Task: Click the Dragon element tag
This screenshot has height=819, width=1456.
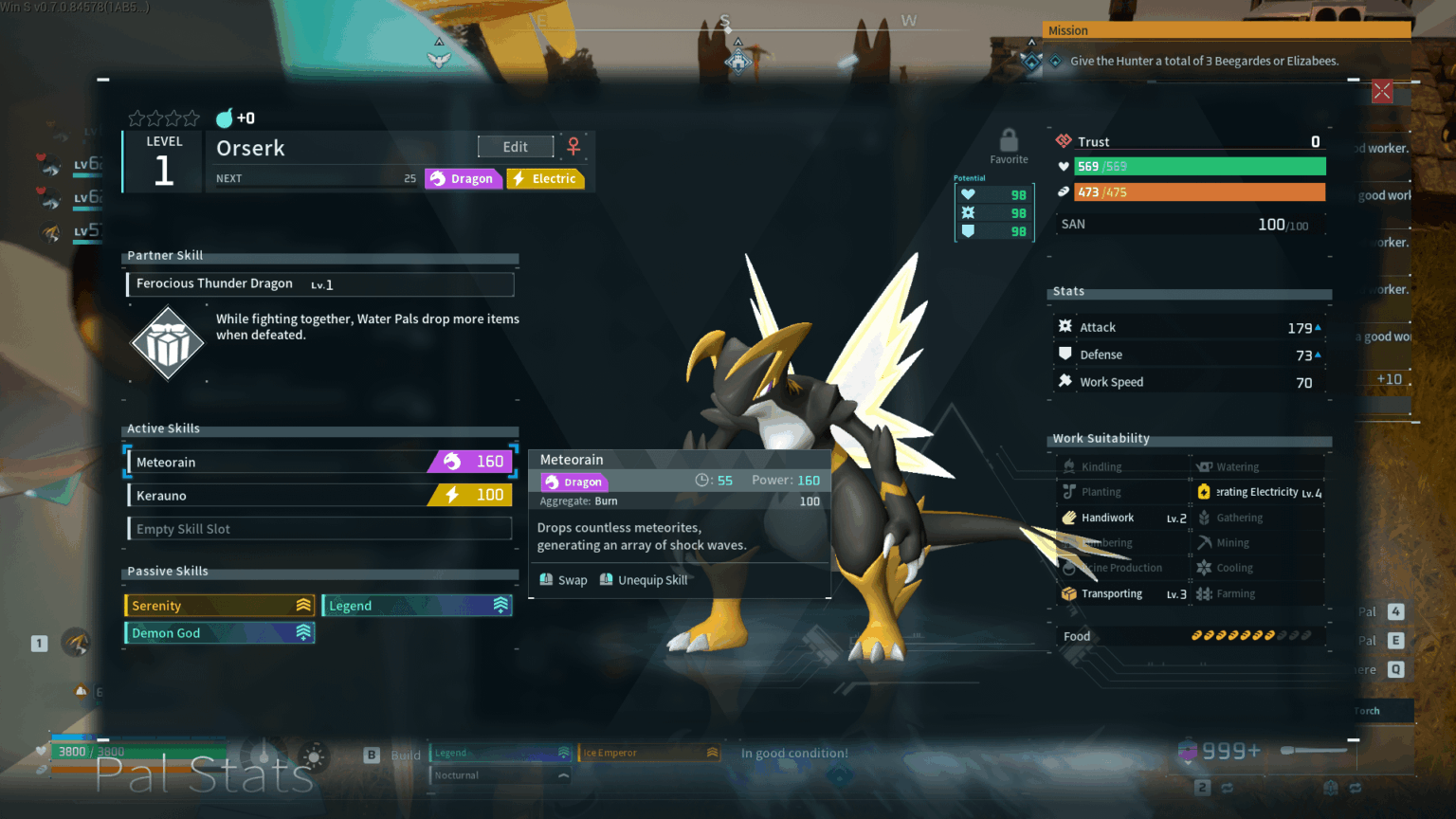Action: point(464,178)
